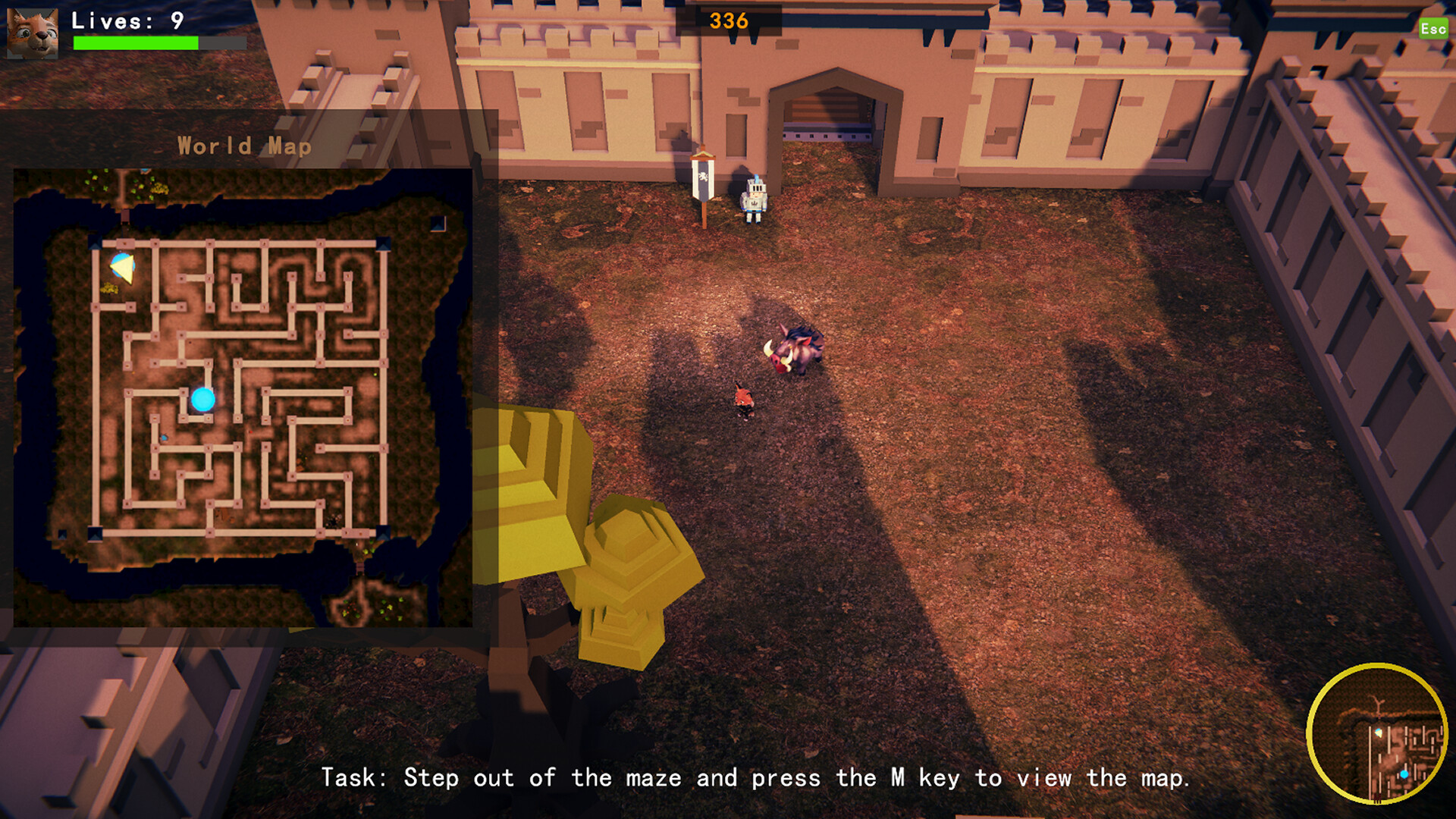Click the knight NPC near the banner

pyautogui.click(x=755, y=199)
